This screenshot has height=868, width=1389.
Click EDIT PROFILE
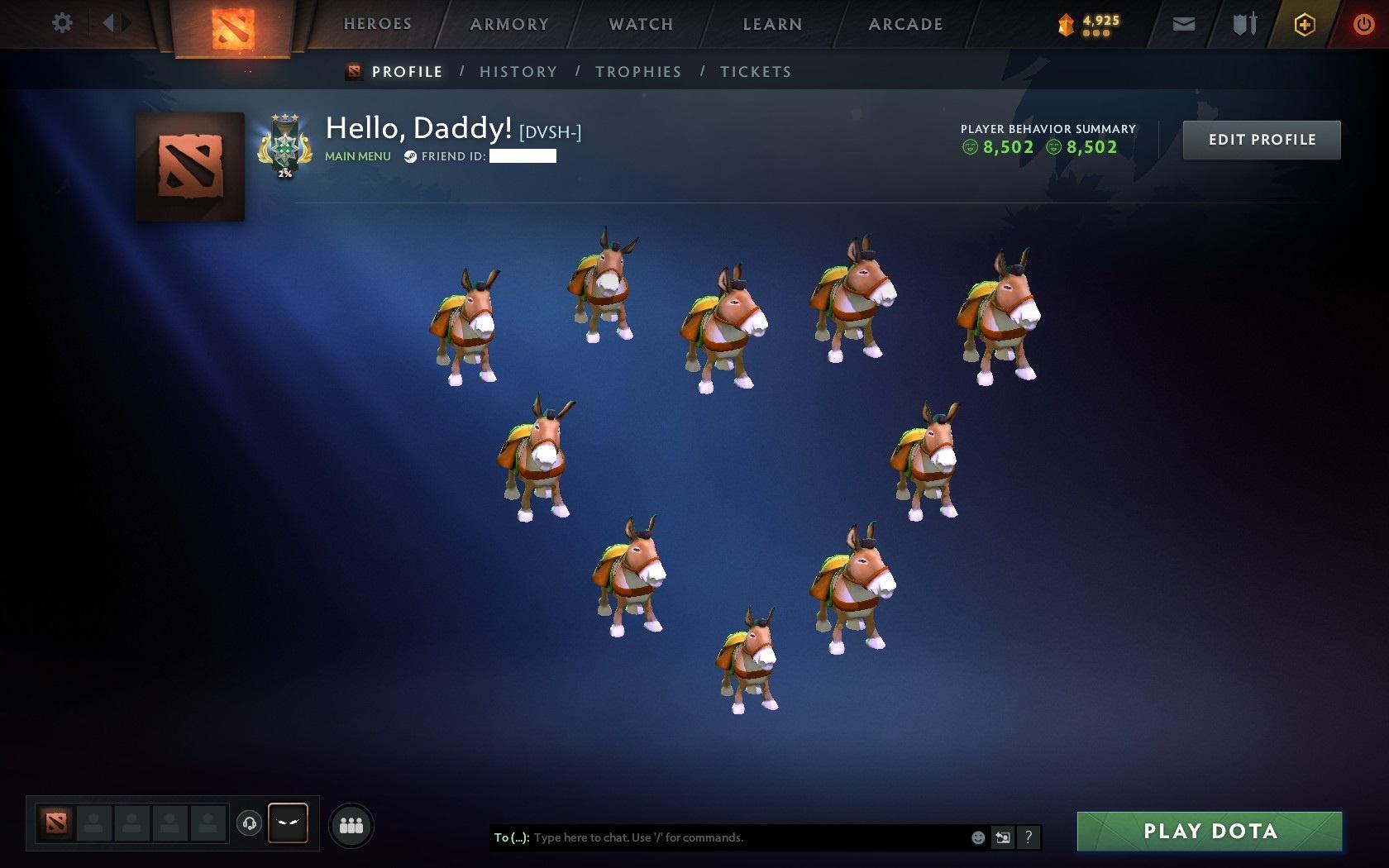click(x=1260, y=139)
